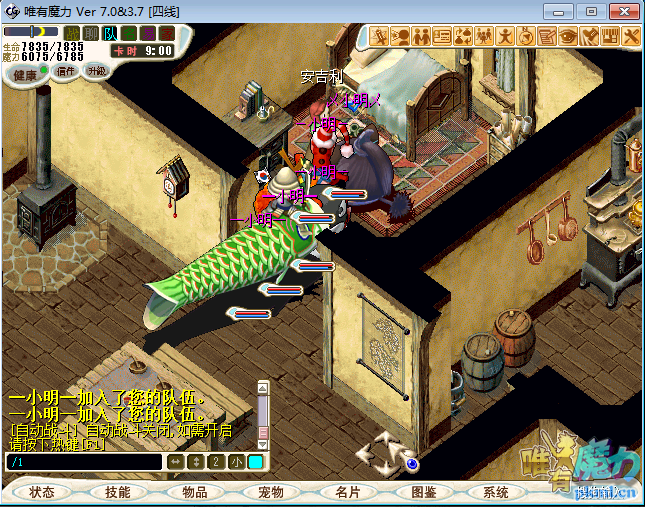Screen dimensions: 645x507
Task: Toggle the 战 battle mode switch
Action: [x=72, y=34]
